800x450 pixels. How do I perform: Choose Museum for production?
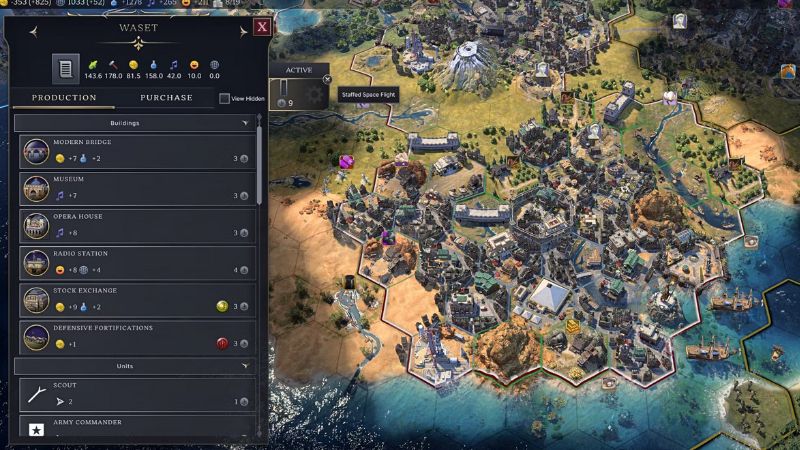click(x=135, y=189)
